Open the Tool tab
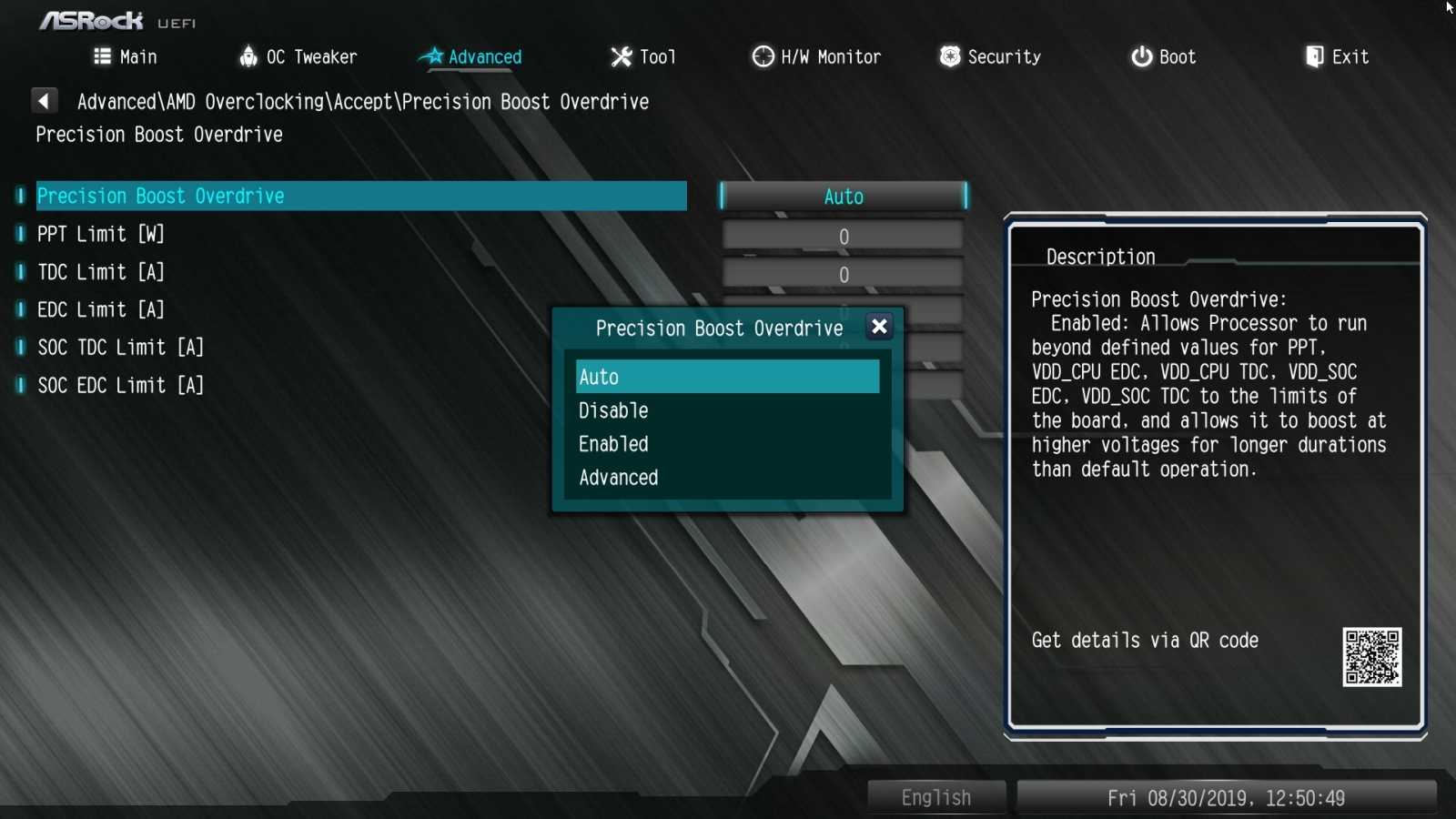The height and width of the screenshot is (819, 1456). [x=643, y=57]
